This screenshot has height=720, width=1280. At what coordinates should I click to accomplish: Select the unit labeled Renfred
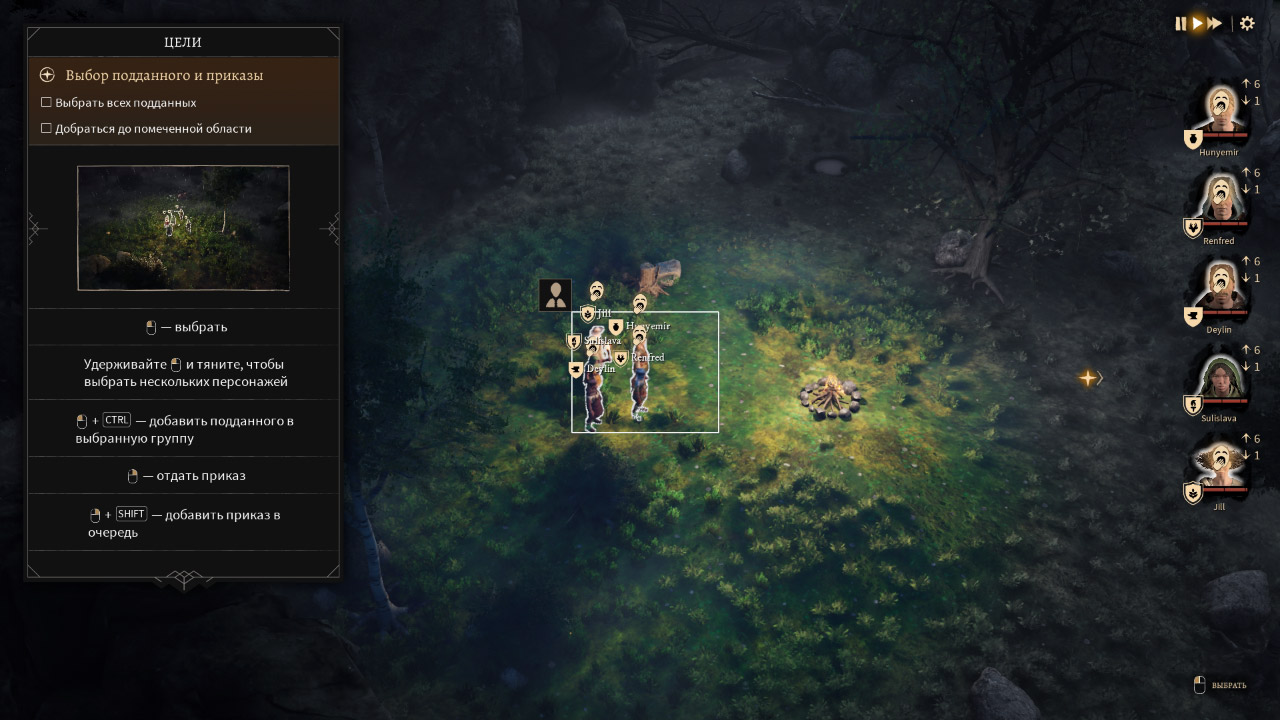point(640,385)
